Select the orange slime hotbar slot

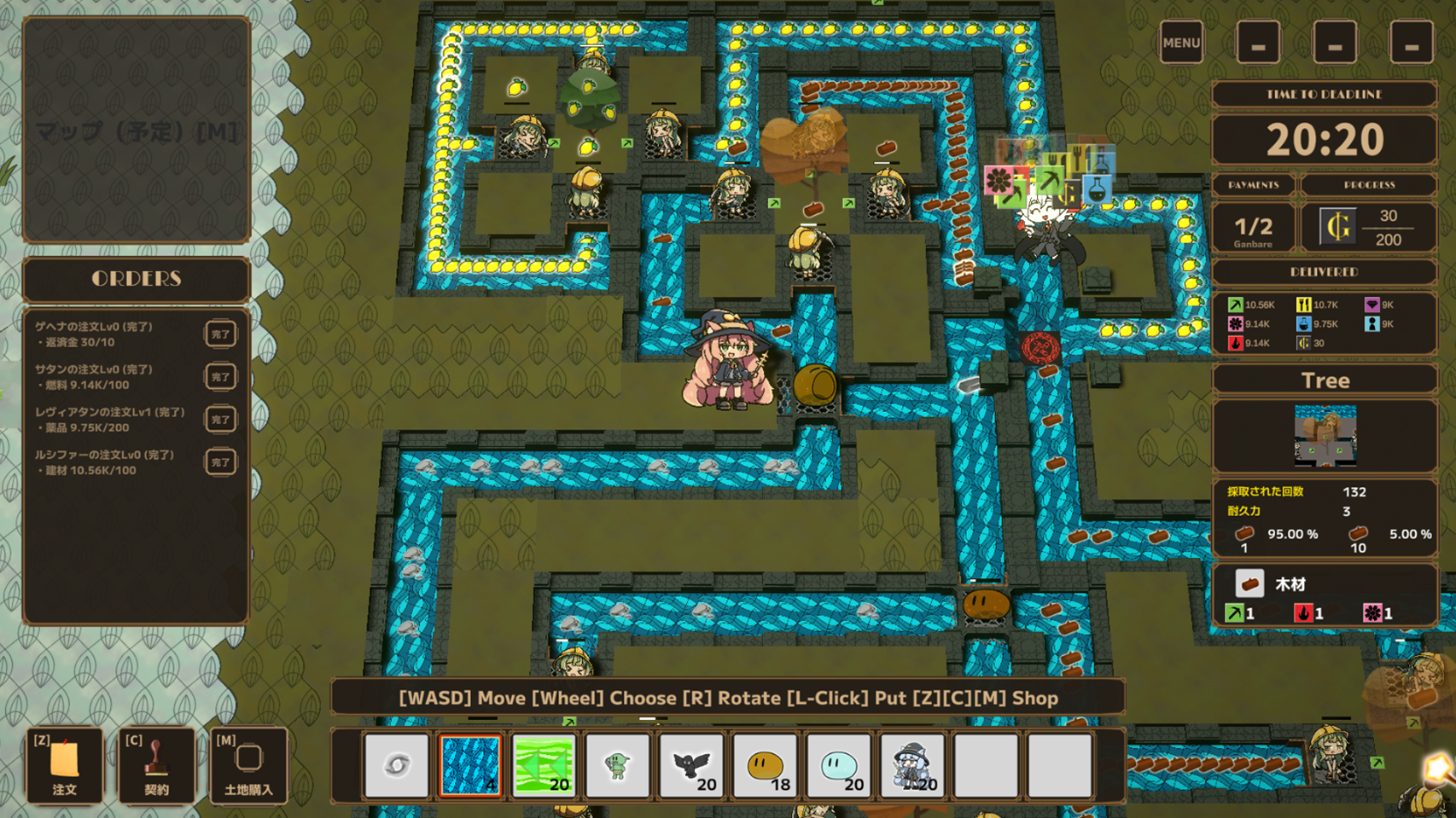[765, 765]
